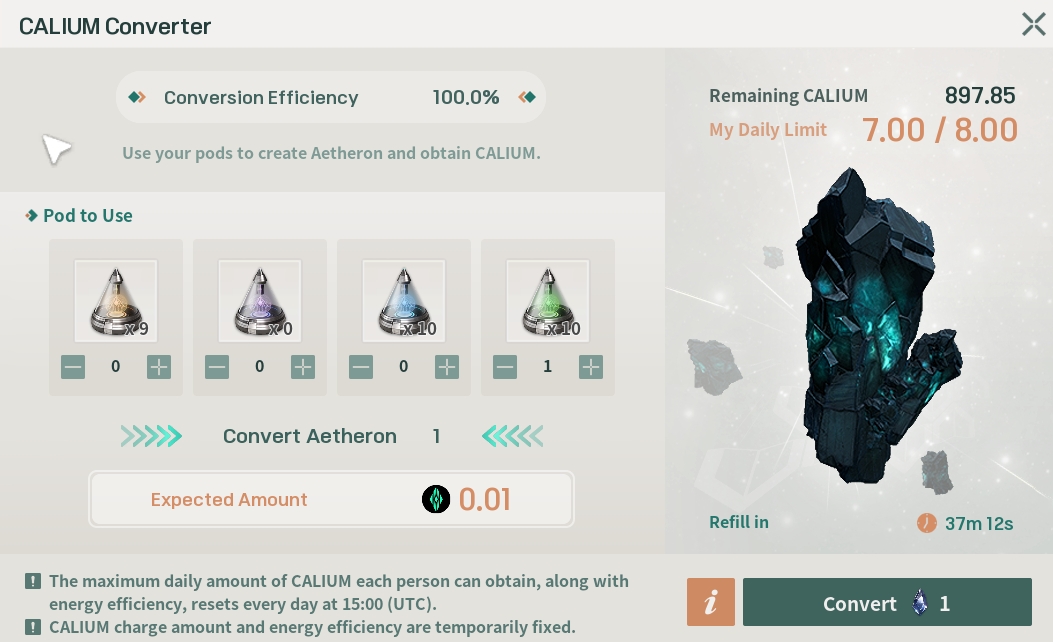Convert 1 Aetheron into CALIUM
The image size is (1053, 642).
coord(887,603)
